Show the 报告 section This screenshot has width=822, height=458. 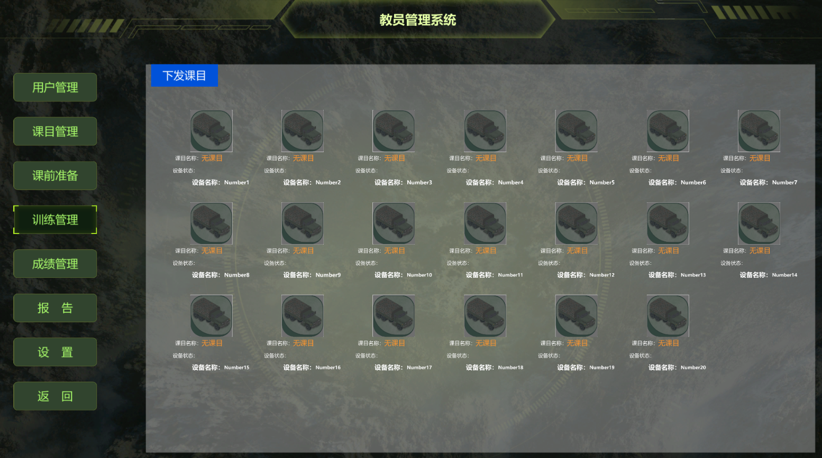(55, 308)
